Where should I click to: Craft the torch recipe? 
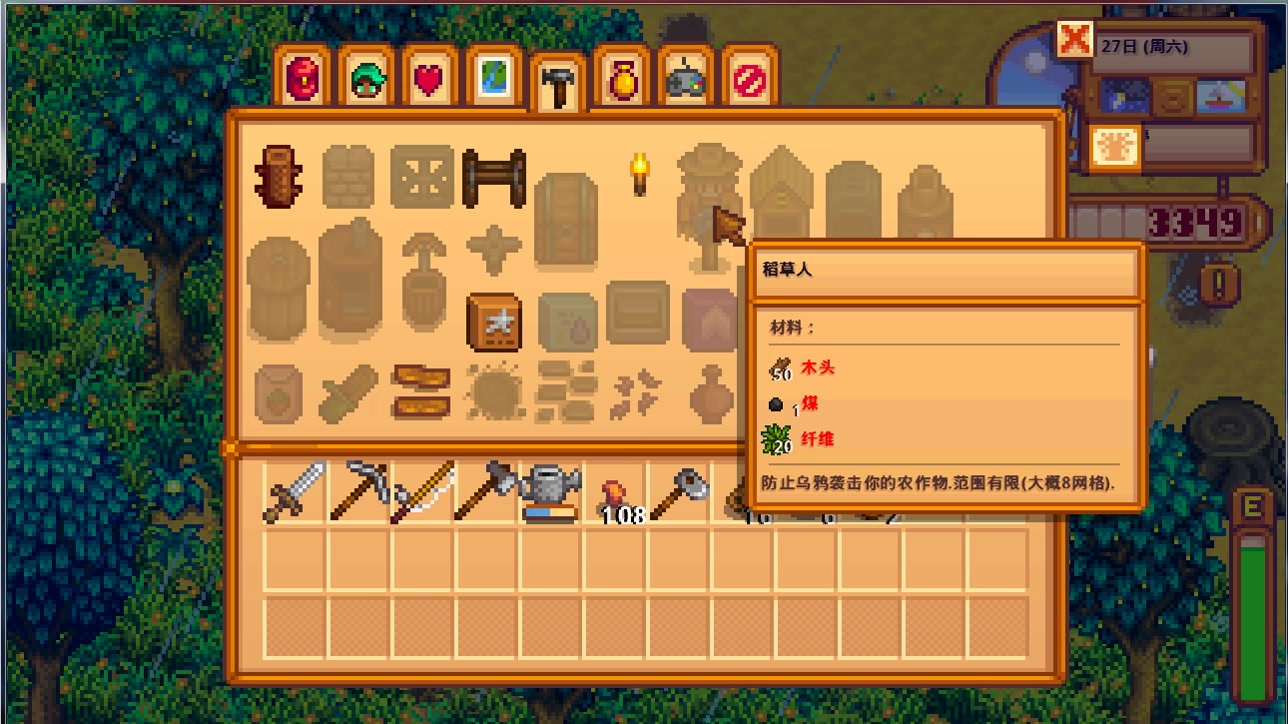tap(639, 174)
